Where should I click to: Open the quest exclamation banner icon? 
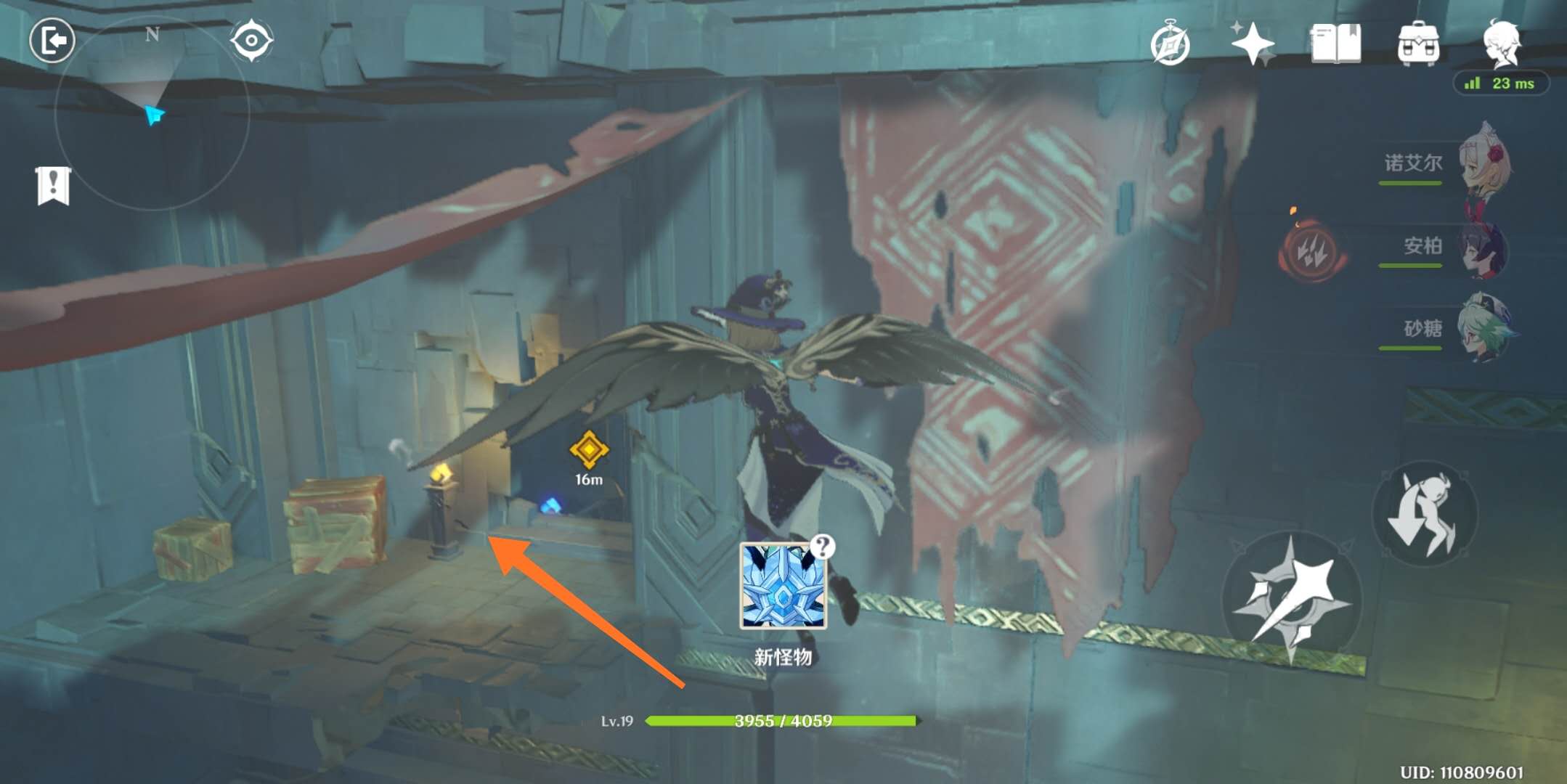pos(53,186)
